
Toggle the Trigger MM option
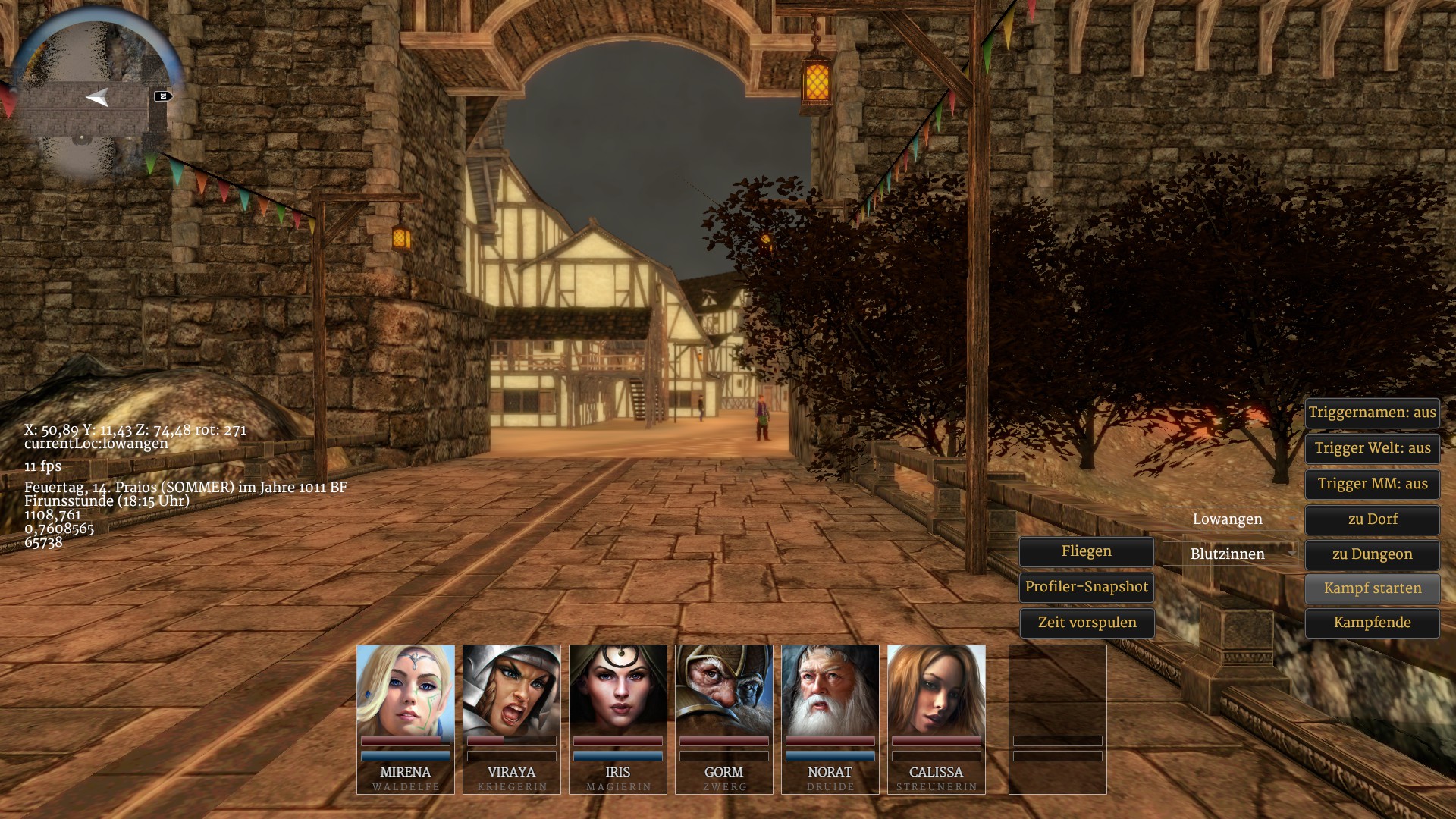tap(1372, 484)
